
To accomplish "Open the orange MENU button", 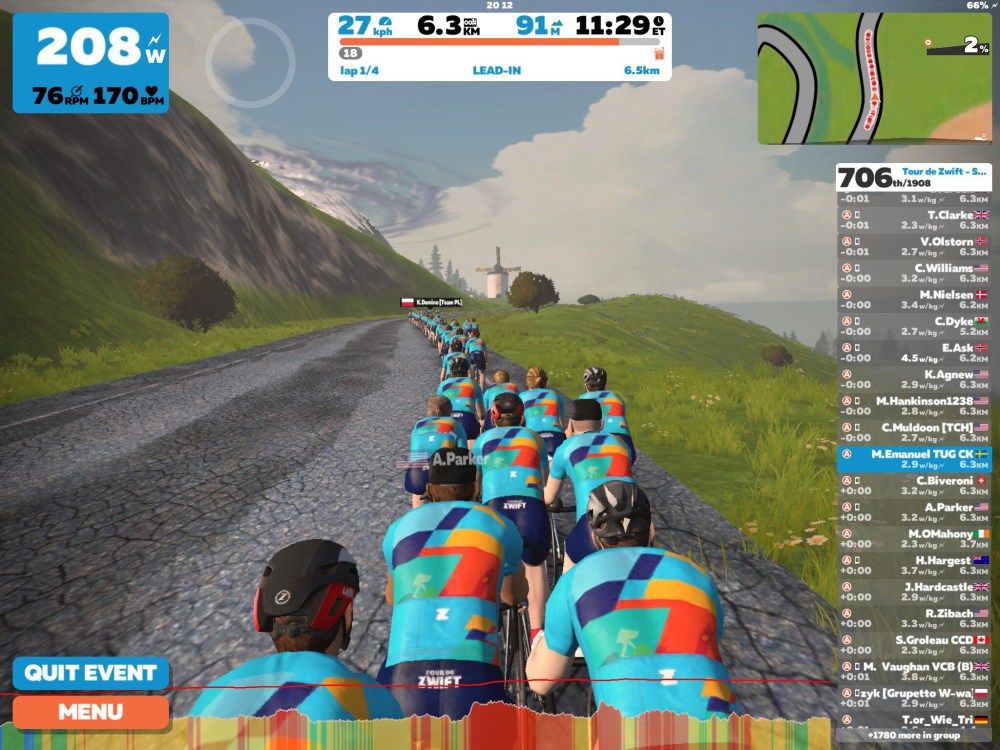I will [91, 712].
